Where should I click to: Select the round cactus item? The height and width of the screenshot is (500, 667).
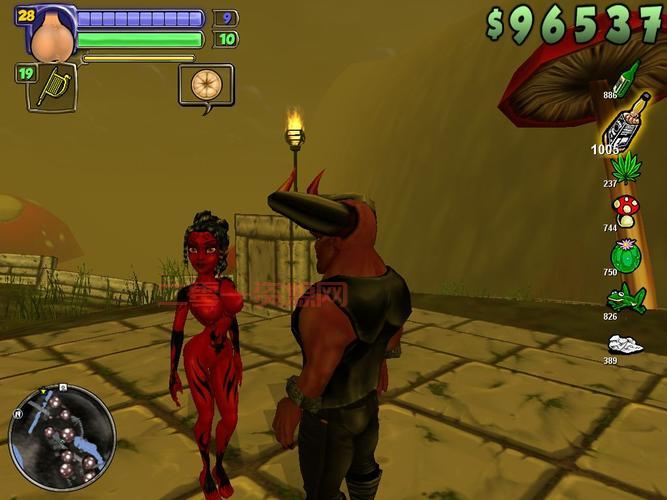click(x=625, y=254)
